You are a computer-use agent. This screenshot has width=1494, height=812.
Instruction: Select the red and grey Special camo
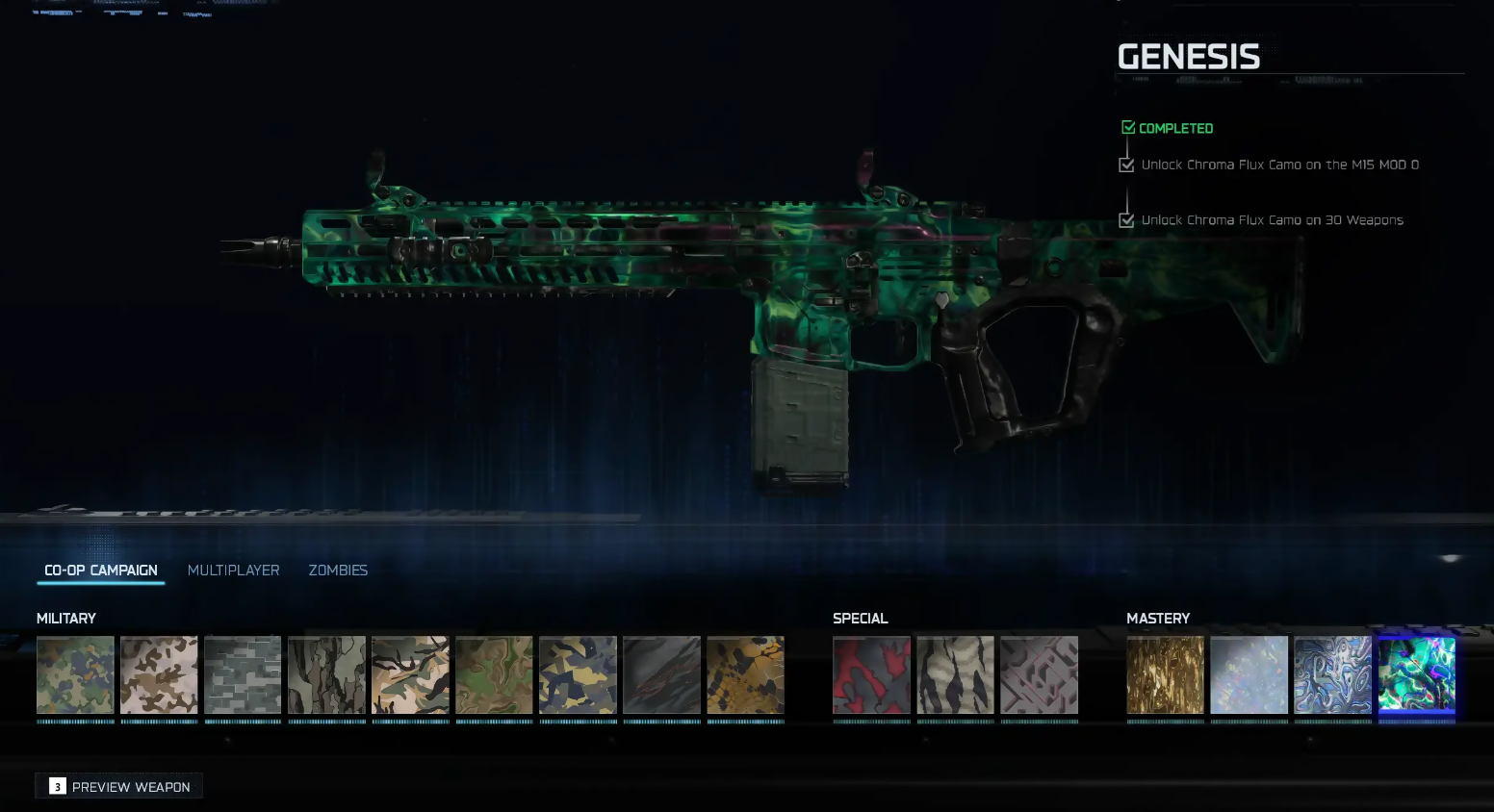(x=871, y=674)
